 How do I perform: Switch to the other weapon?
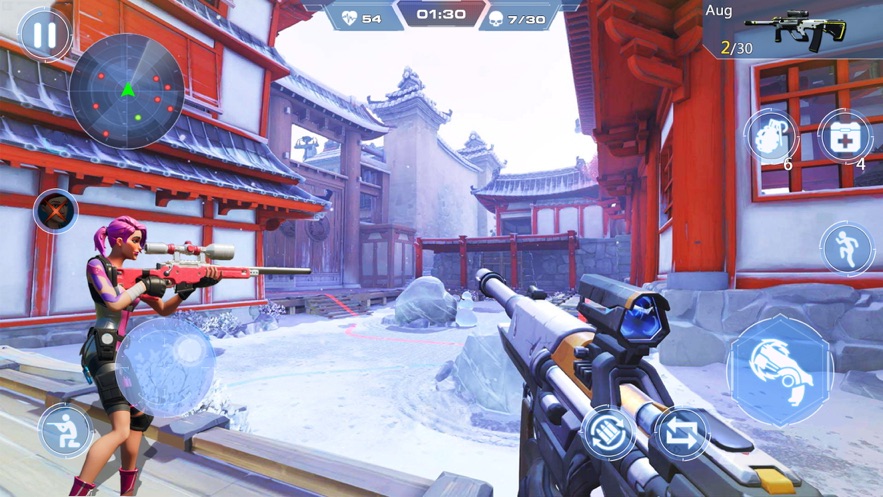[x=681, y=433]
